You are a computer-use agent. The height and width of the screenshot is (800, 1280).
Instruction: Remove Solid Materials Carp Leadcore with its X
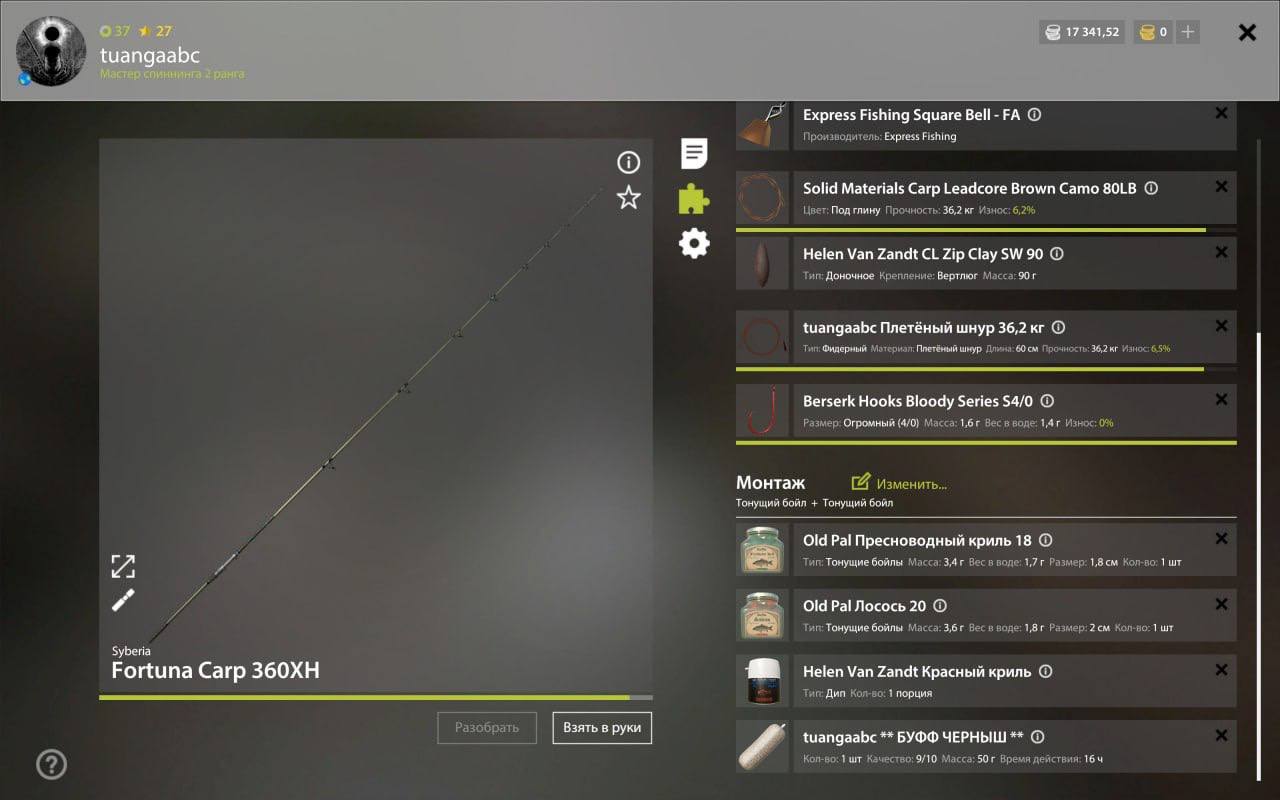tap(1221, 186)
